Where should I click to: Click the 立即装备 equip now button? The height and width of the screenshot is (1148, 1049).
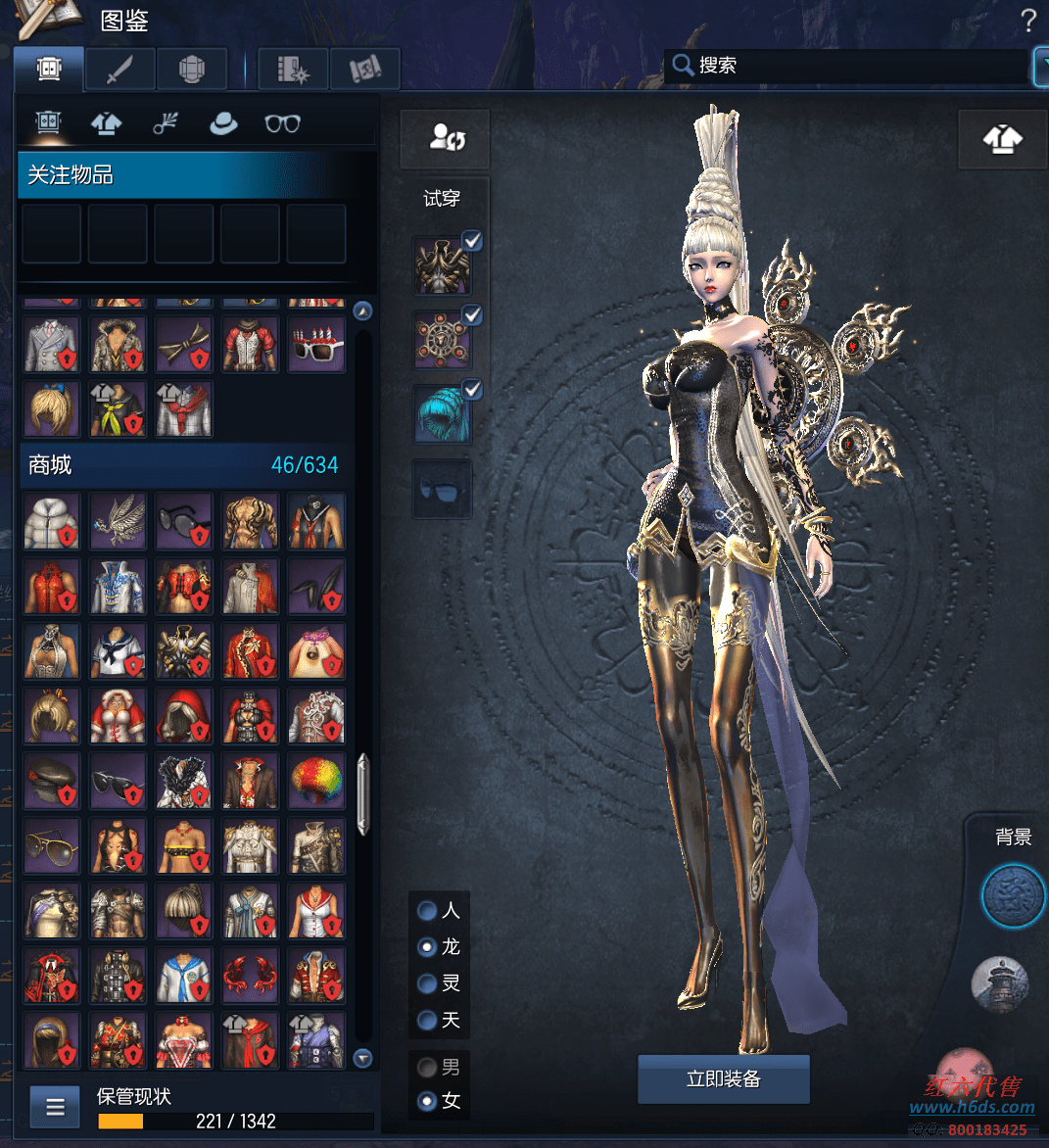pyautogui.click(x=723, y=1079)
